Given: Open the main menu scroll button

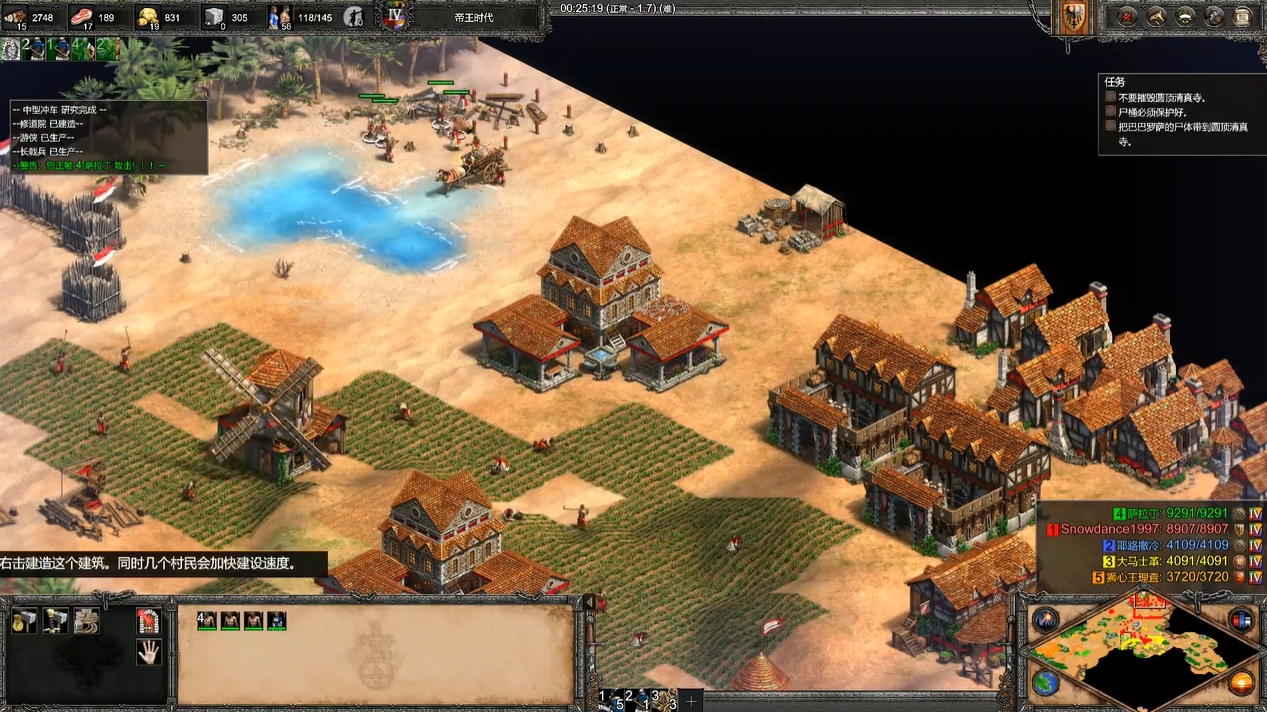Looking at the screenshot, I should 1243,17.
